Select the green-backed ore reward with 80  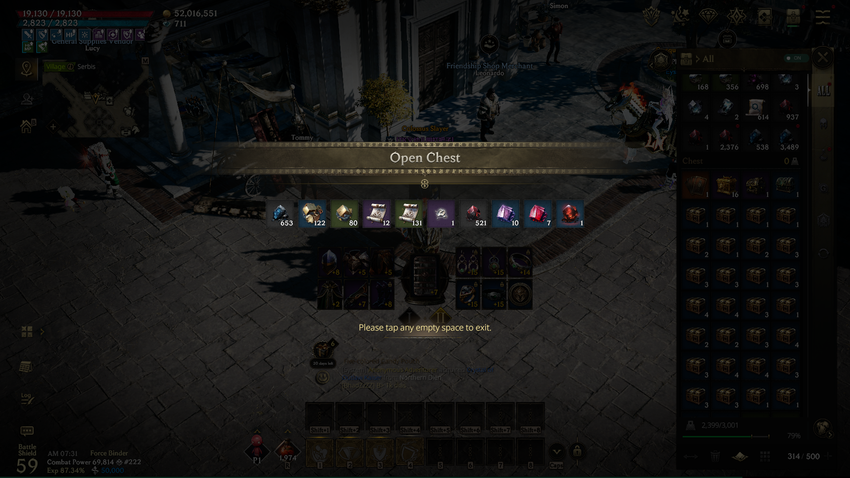point(345,213)
